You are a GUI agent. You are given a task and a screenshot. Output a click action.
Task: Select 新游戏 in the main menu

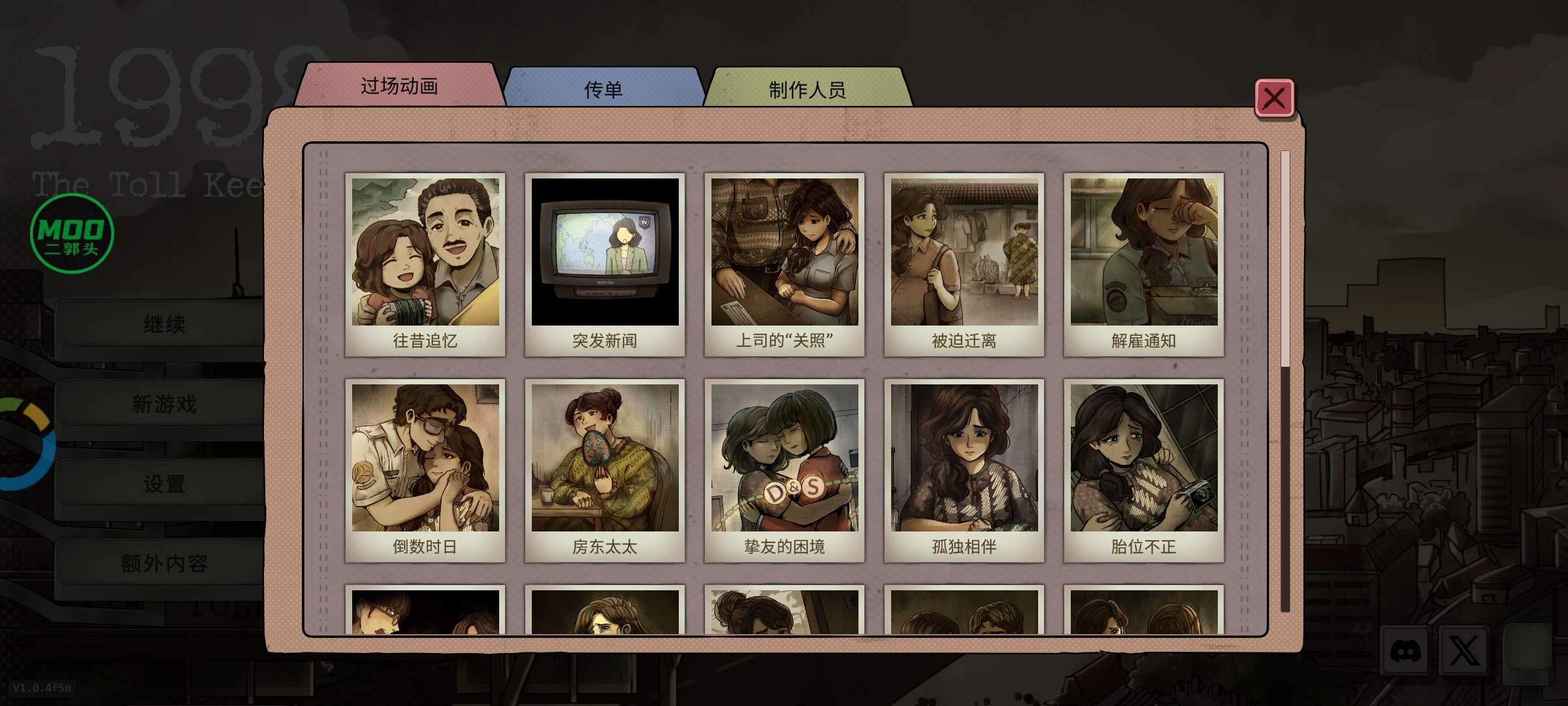pyautogui.click(x=163, y=404)
